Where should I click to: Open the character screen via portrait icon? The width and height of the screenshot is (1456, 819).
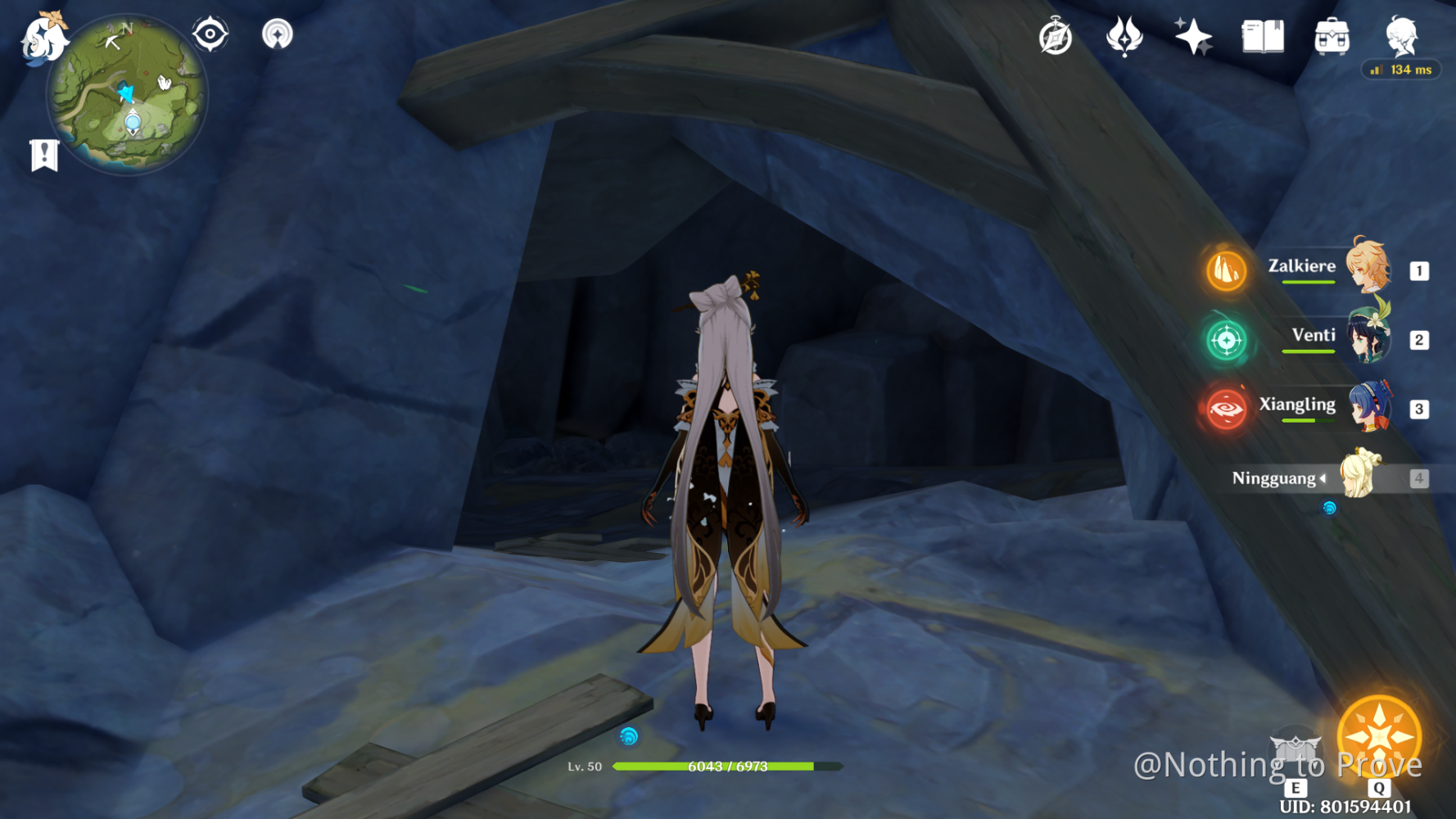pos(1402,34)
